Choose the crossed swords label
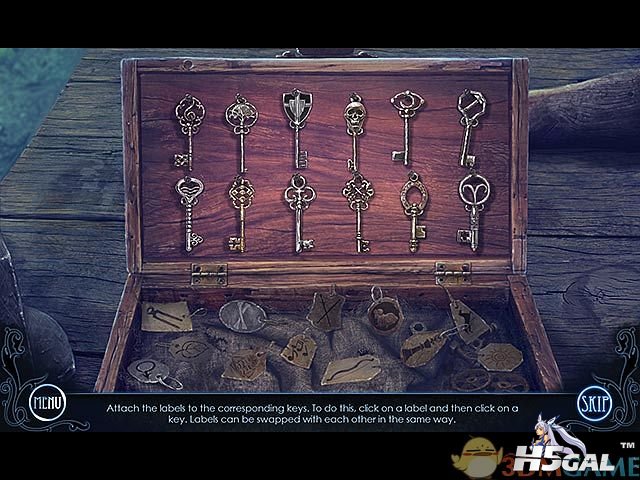This screenshot has width=640, height=480. click(x=326, y=308)
